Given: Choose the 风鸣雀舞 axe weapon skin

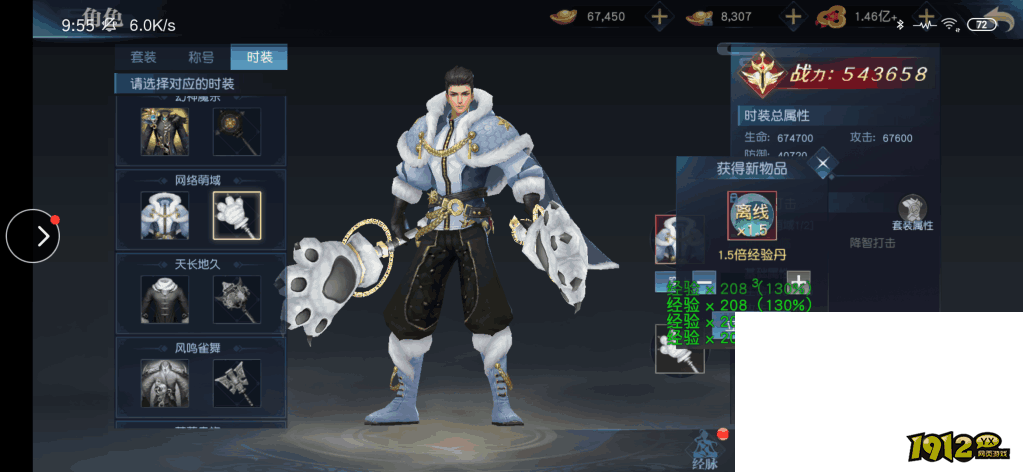Looking at the screenshot, I should [237, 384].
